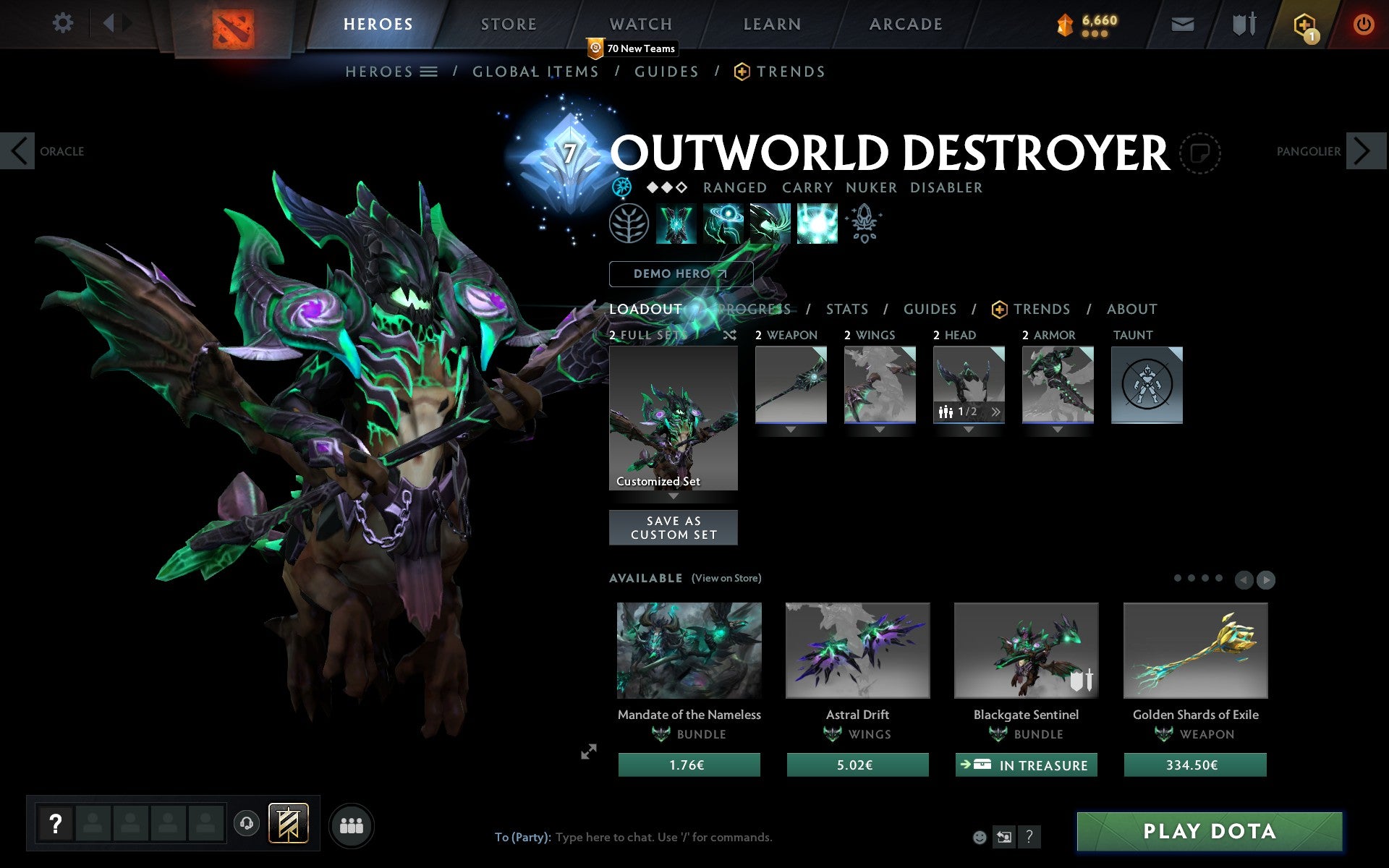Open the Arcade menu item
The width and height of the screenshot is (1389, 868).
point(904,24)
